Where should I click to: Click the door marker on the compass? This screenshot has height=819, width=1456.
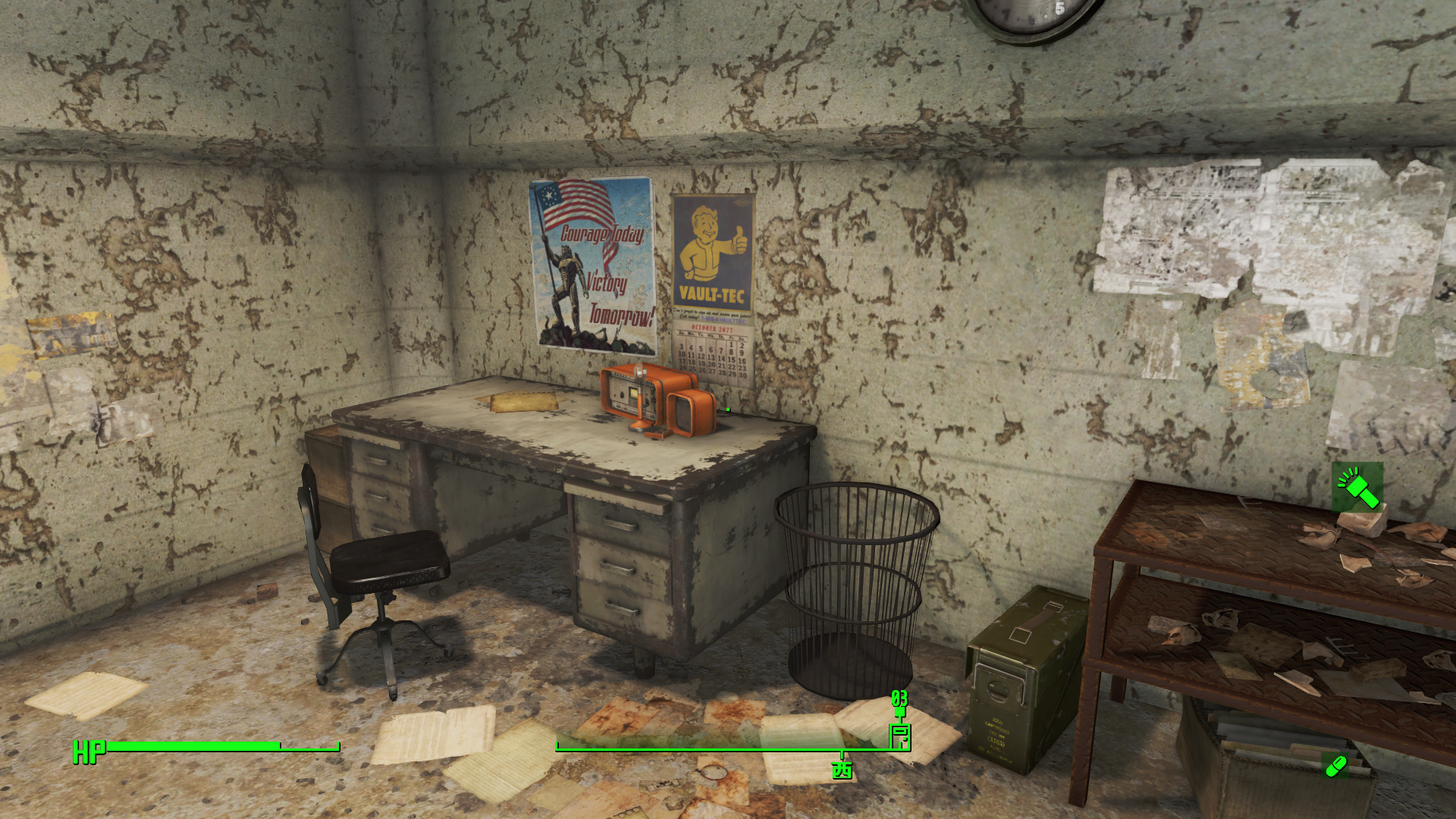tap(899, 736)
